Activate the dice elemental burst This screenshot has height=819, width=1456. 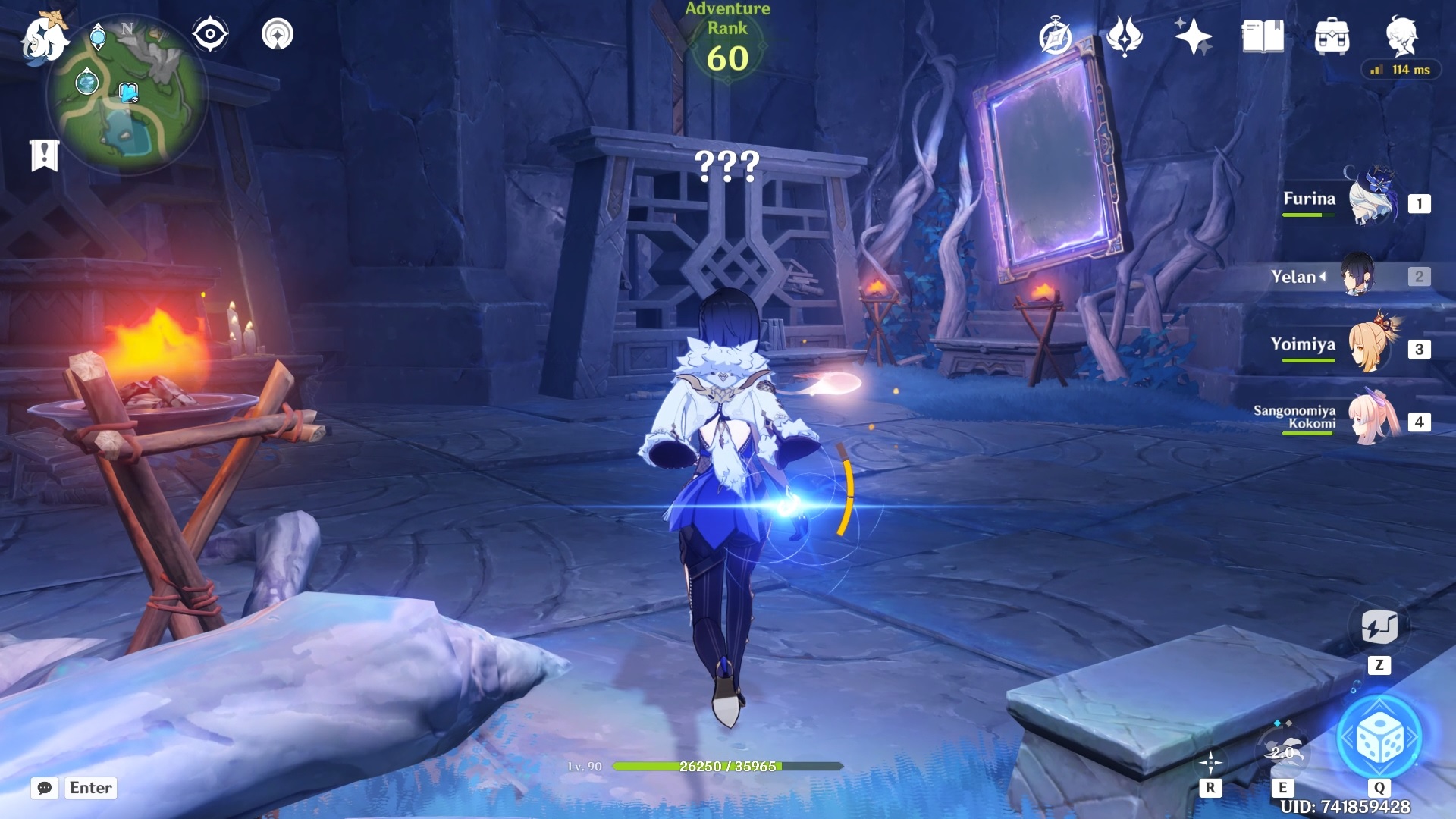pyautogui.click(x=1380, y=738)
